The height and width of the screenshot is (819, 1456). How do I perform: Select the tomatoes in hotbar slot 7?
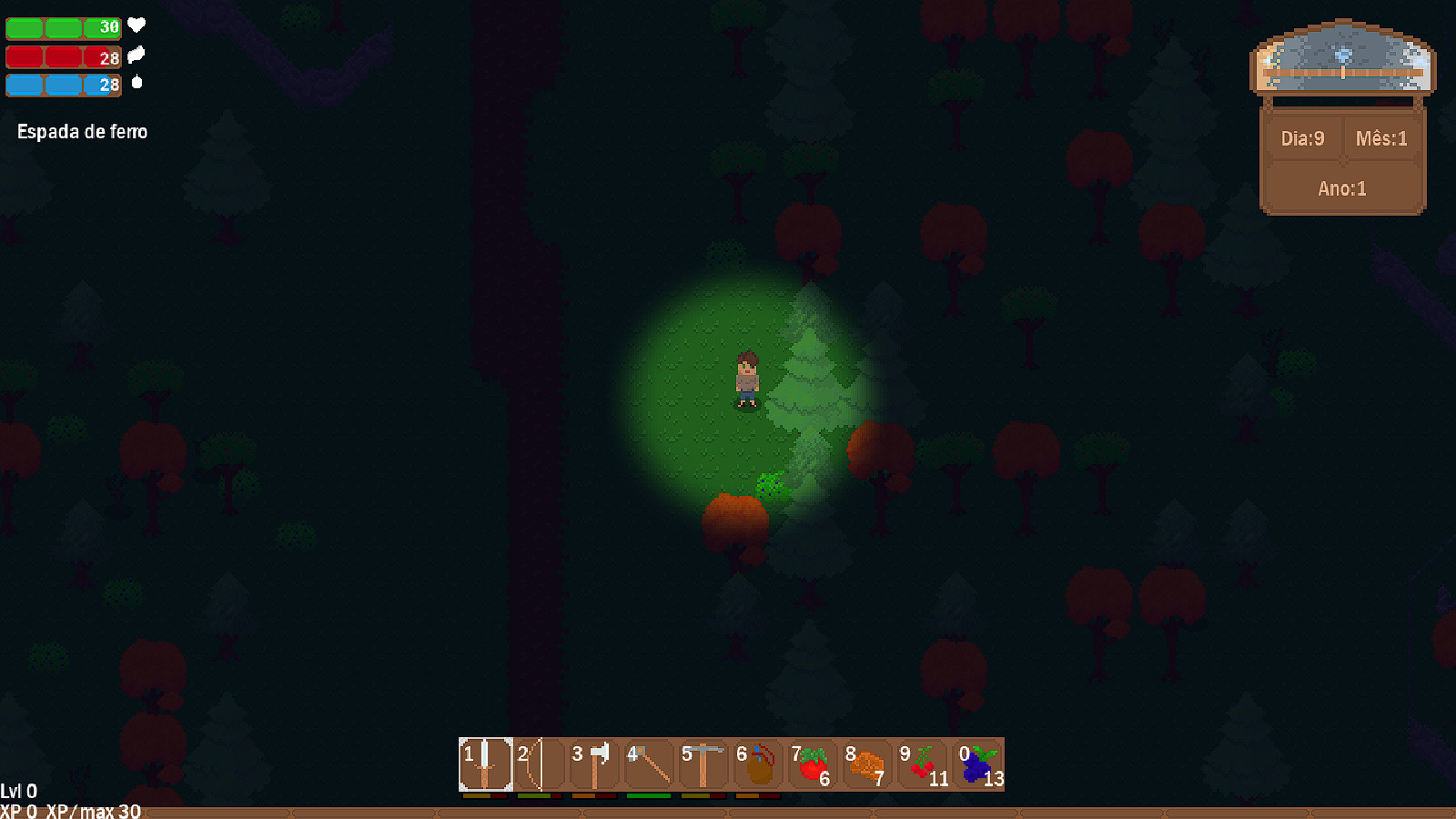pos(815,763)
